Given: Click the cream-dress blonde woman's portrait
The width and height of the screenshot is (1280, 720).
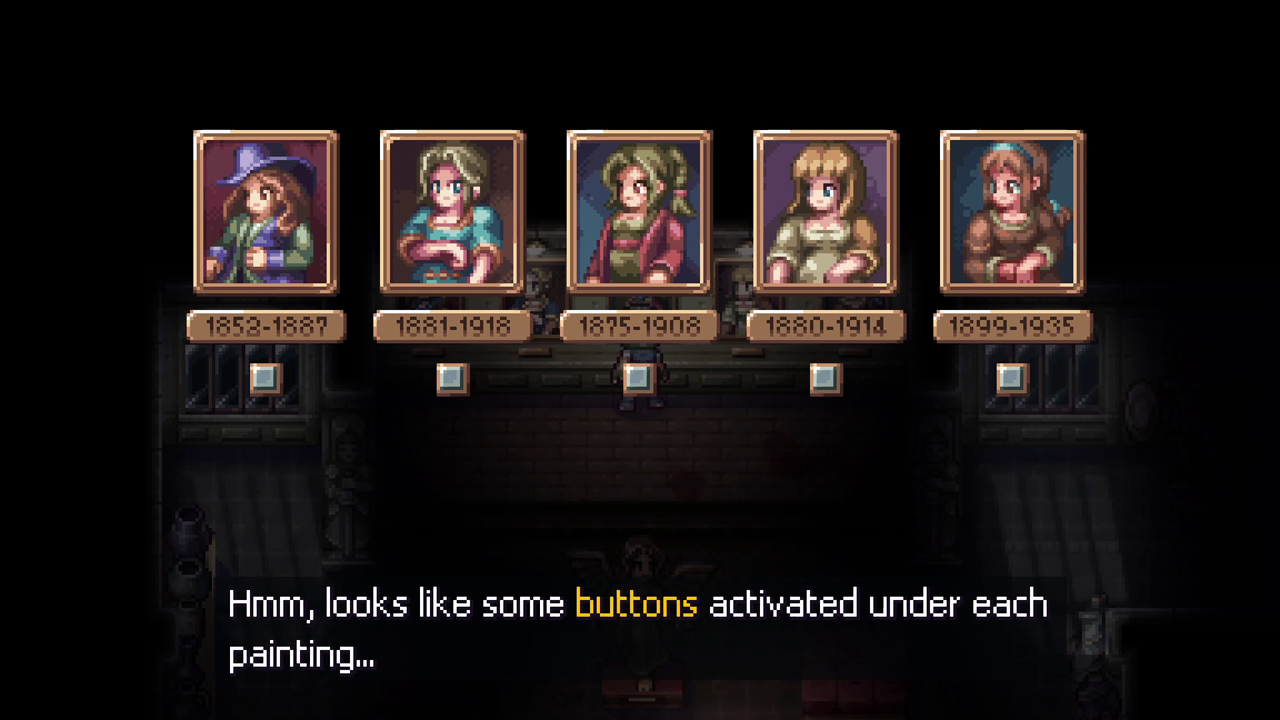Looking at the screenshot, I should point(825,213).
